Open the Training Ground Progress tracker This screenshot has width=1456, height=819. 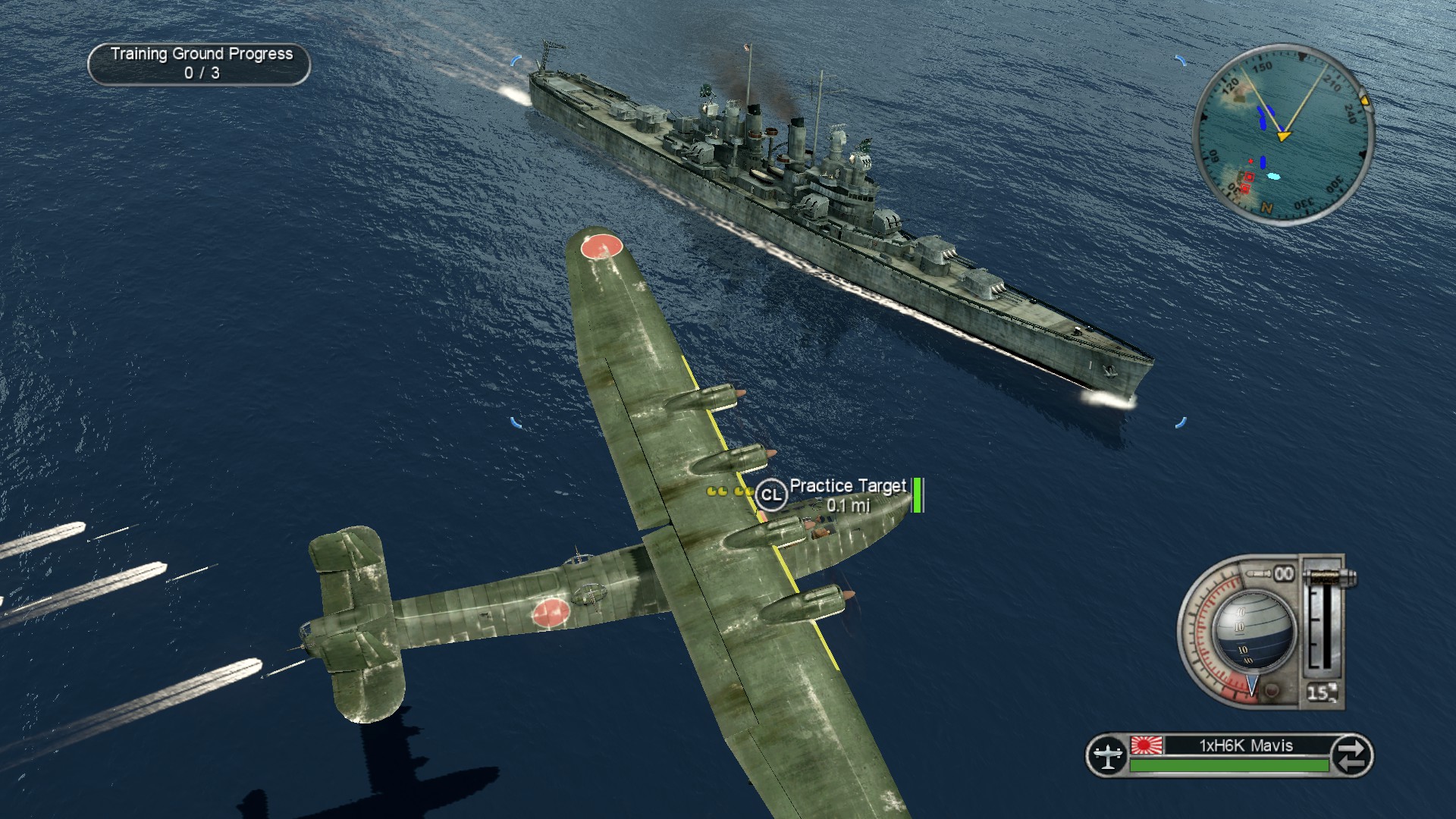point(199,64)
